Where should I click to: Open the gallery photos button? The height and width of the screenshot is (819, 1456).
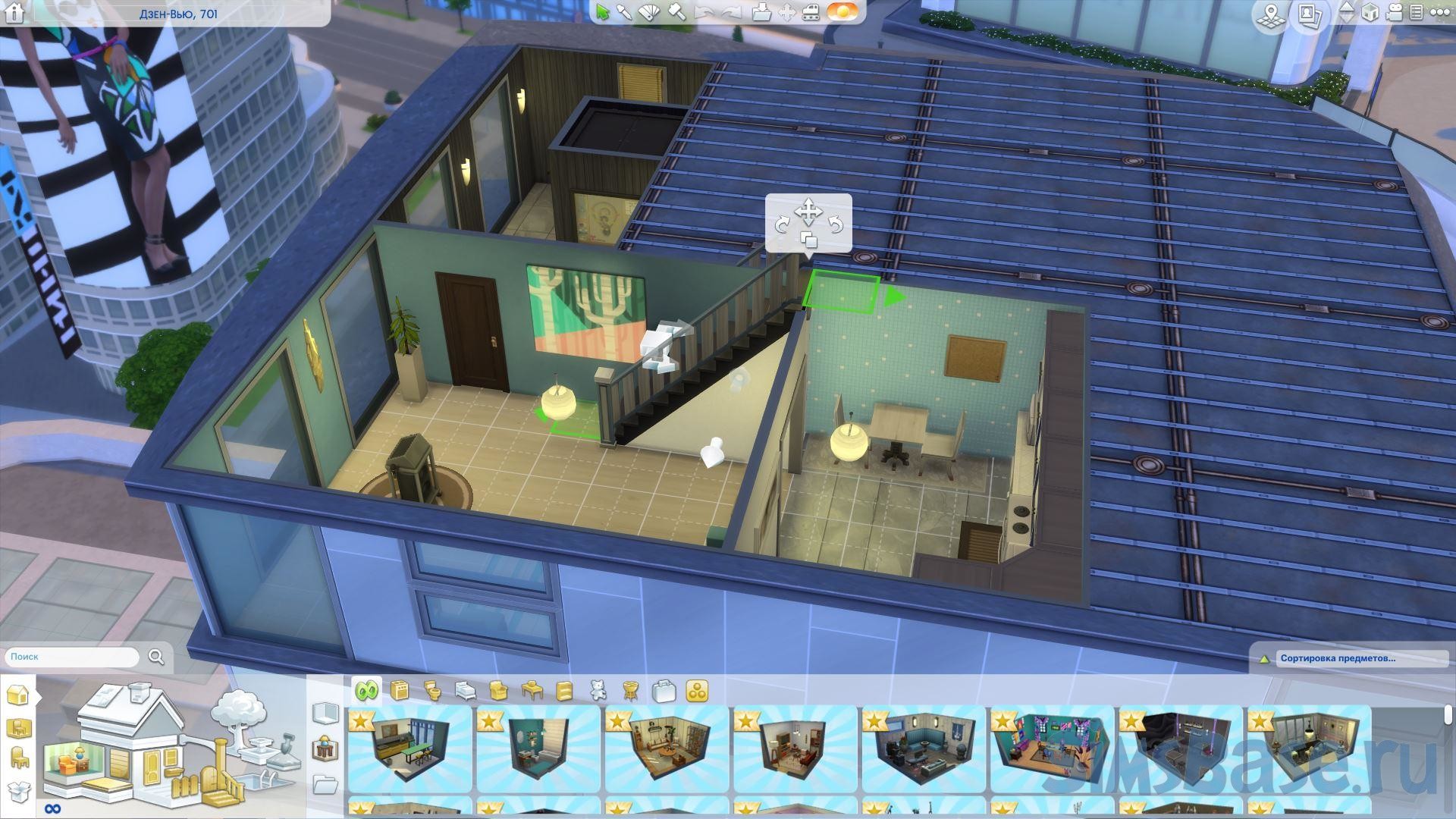[1309, 15]
